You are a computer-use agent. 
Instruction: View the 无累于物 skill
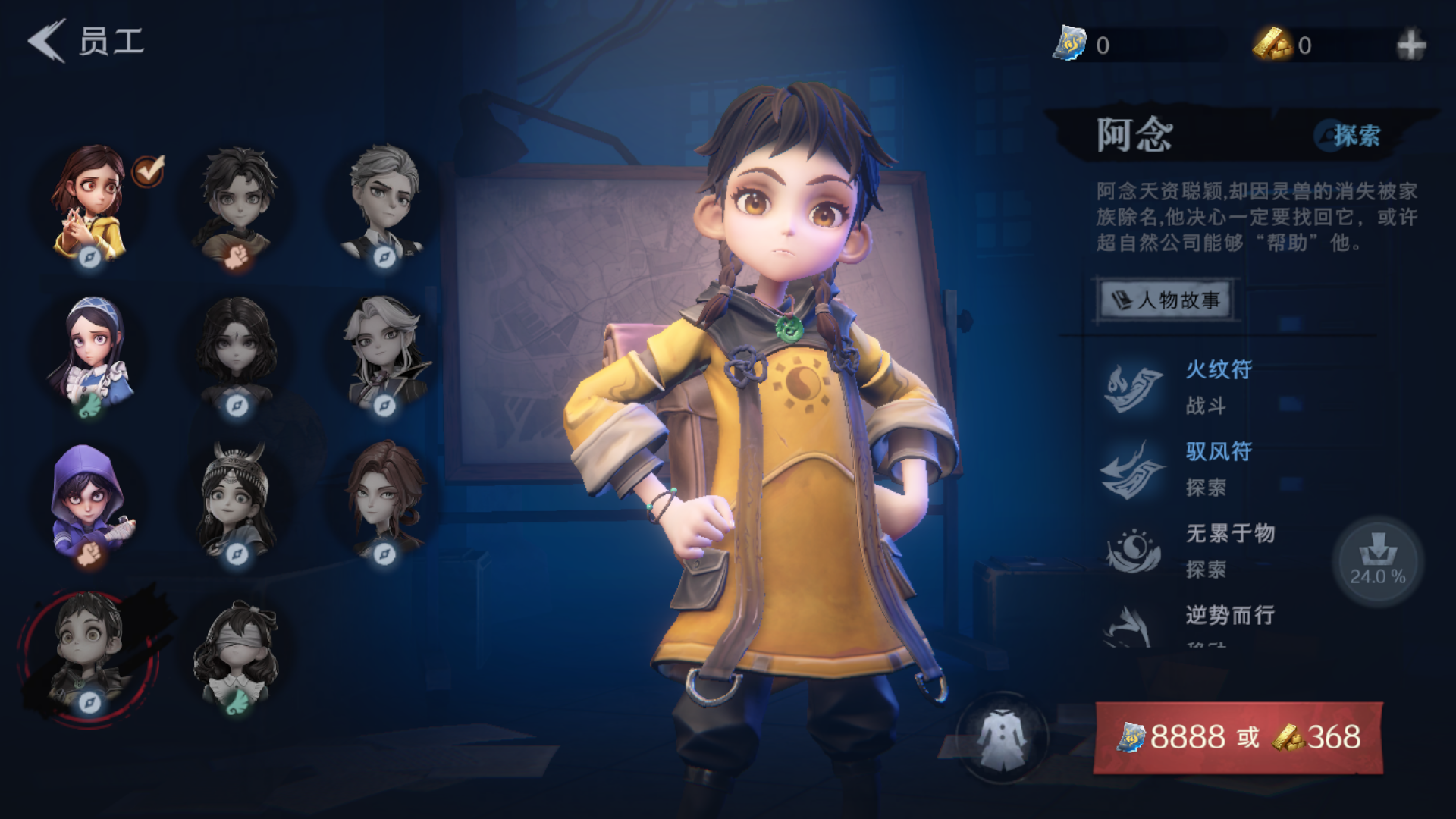(1228, 551)
